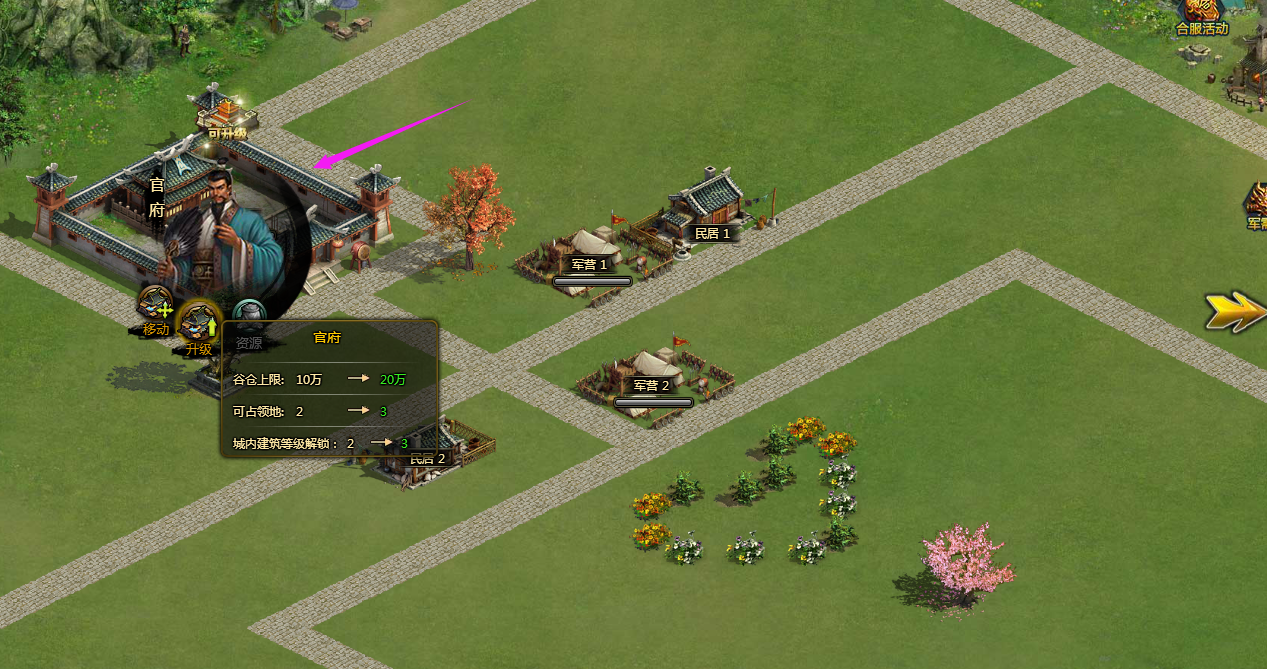Viewport: 1267px width, 669px height.
Task: Select the 军营 2 barracks label
Action: (x=651, y=386)
